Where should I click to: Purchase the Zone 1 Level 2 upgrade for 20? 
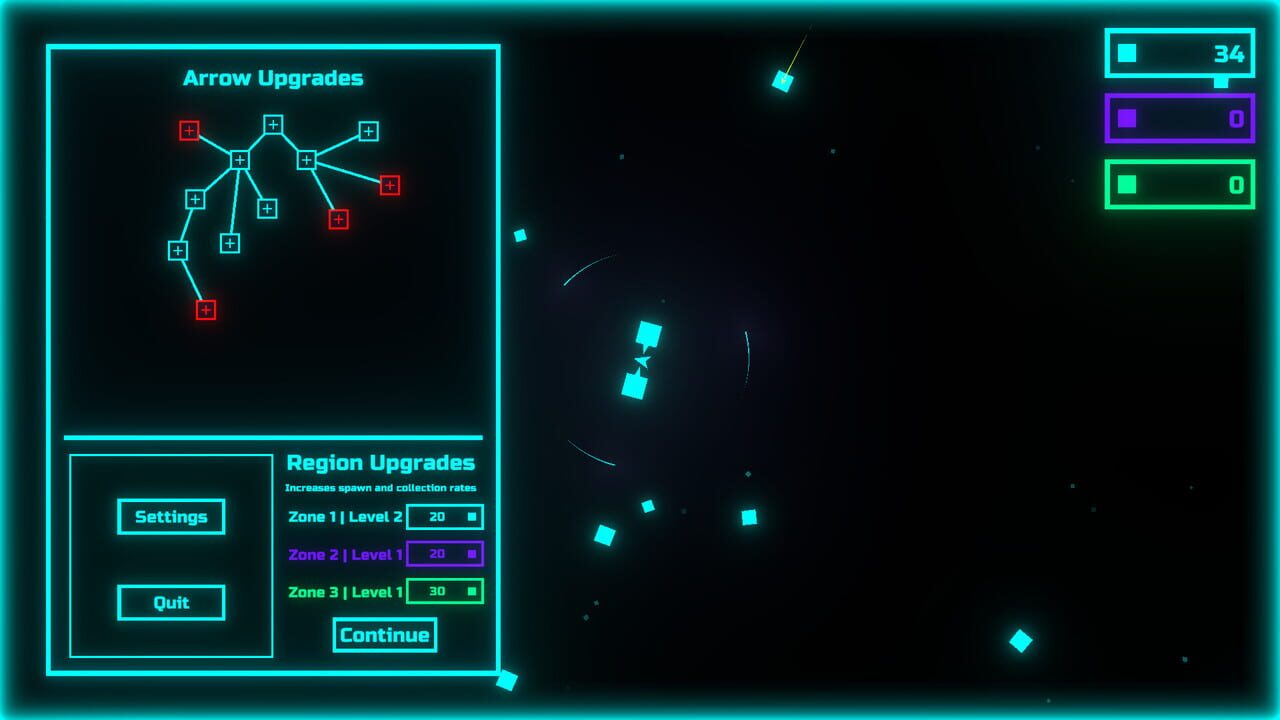point(445,516)
